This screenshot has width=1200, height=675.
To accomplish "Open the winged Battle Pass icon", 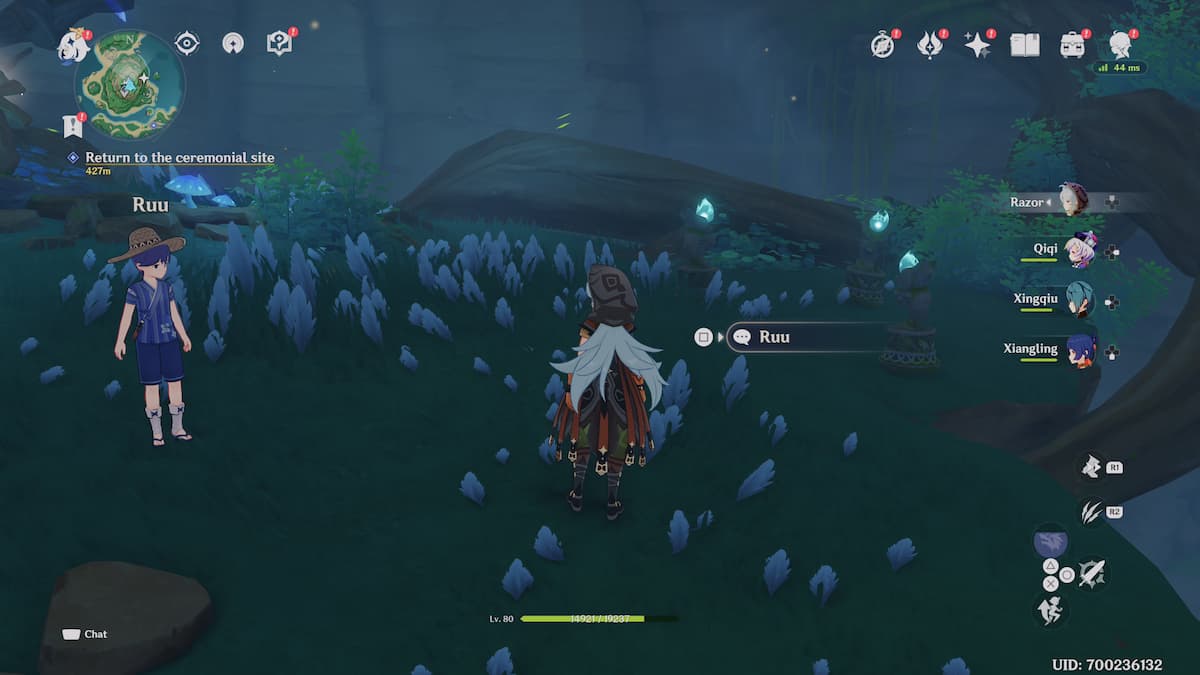I will [930, 45].
